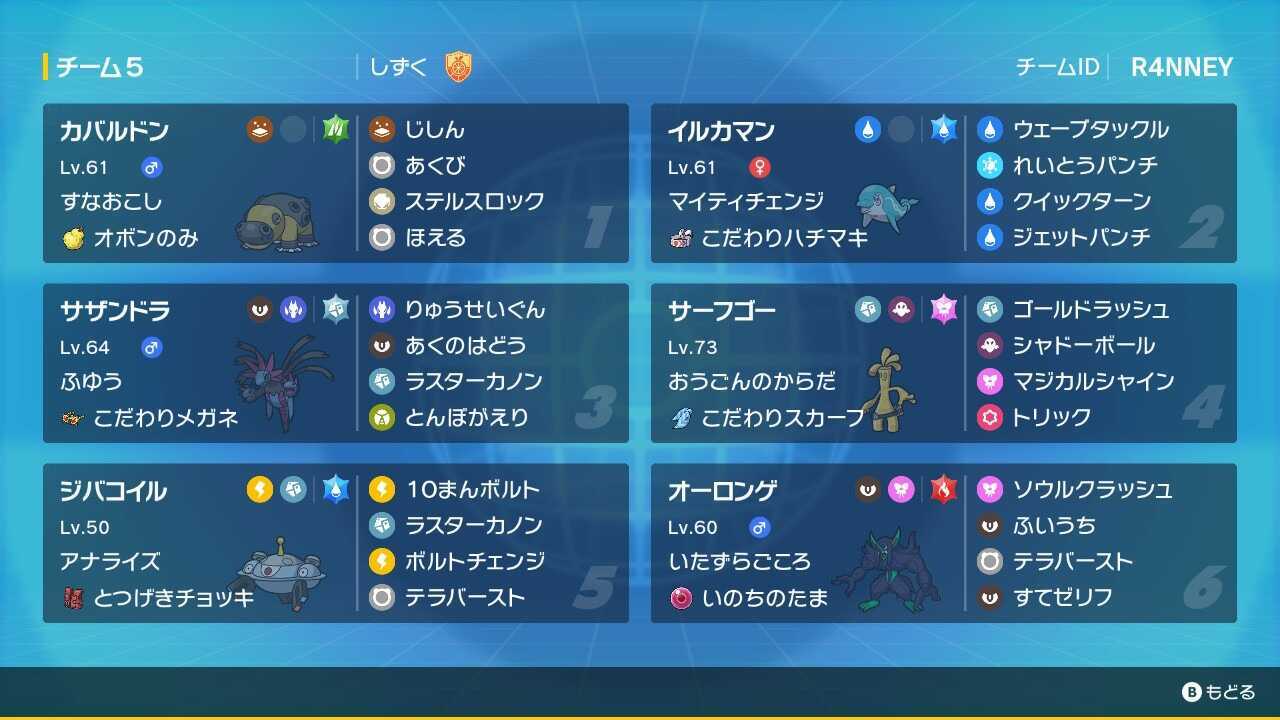Viewport: 1280px width, 720px height.
Task: Select the Grass Tera type icon on カバルドン
Action: point(336,129)
